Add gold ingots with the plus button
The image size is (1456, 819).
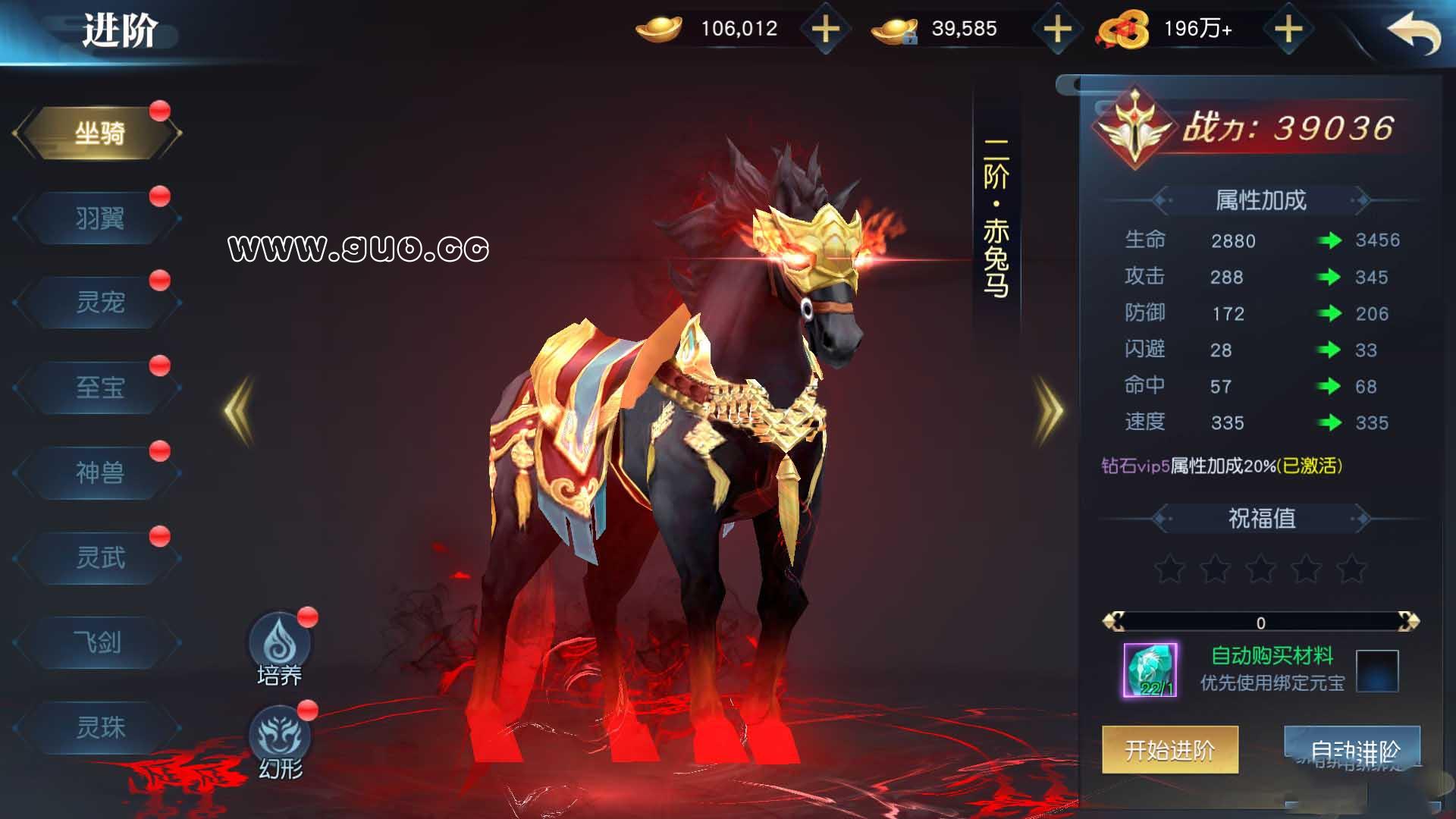[825, 30]
